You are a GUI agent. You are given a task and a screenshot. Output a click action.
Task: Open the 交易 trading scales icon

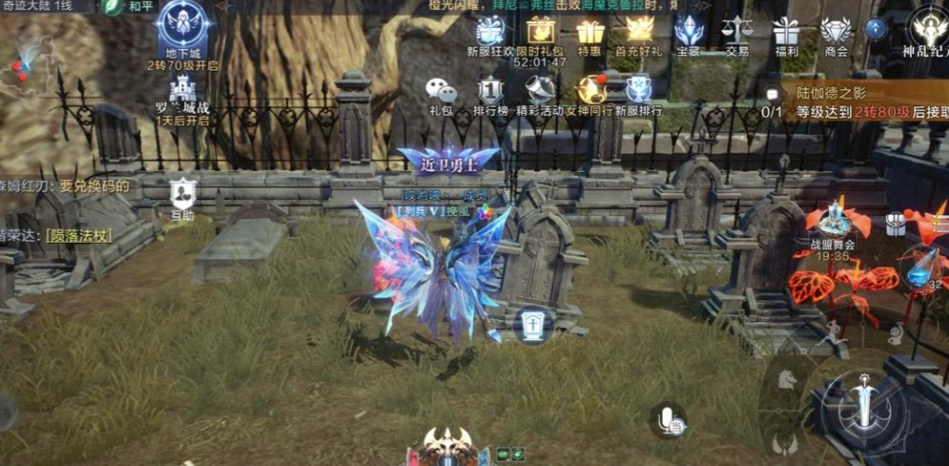737,32
